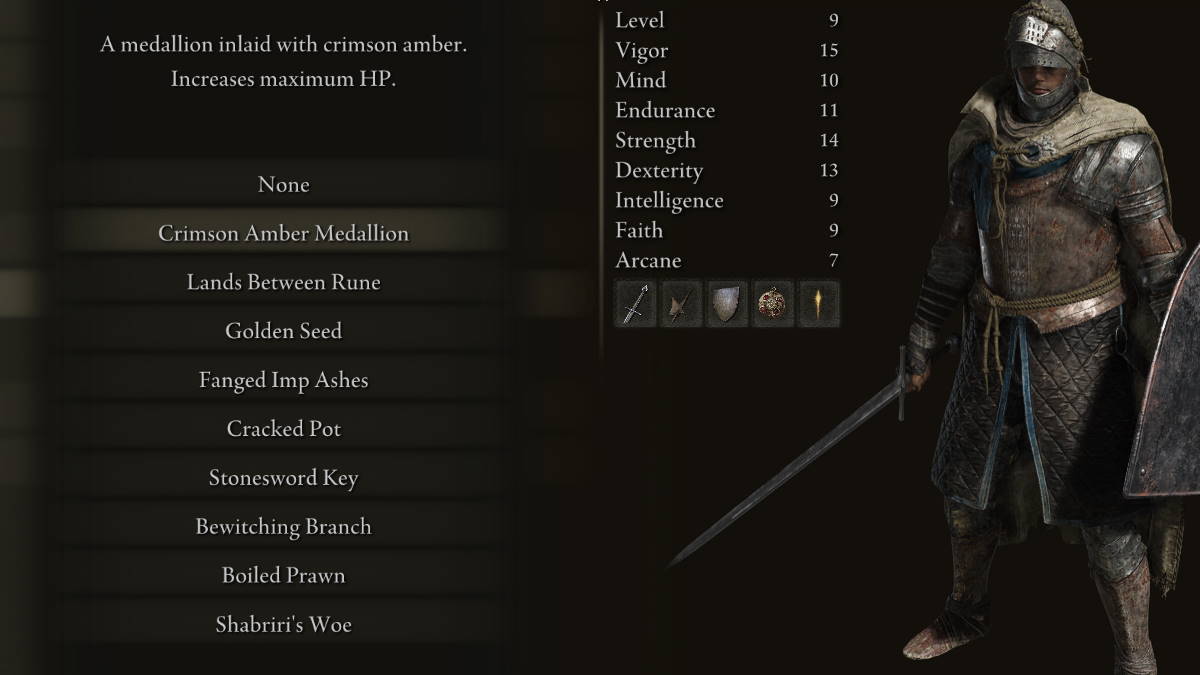Select Boiled Prawn from the keepsakes

pos(283,576)
